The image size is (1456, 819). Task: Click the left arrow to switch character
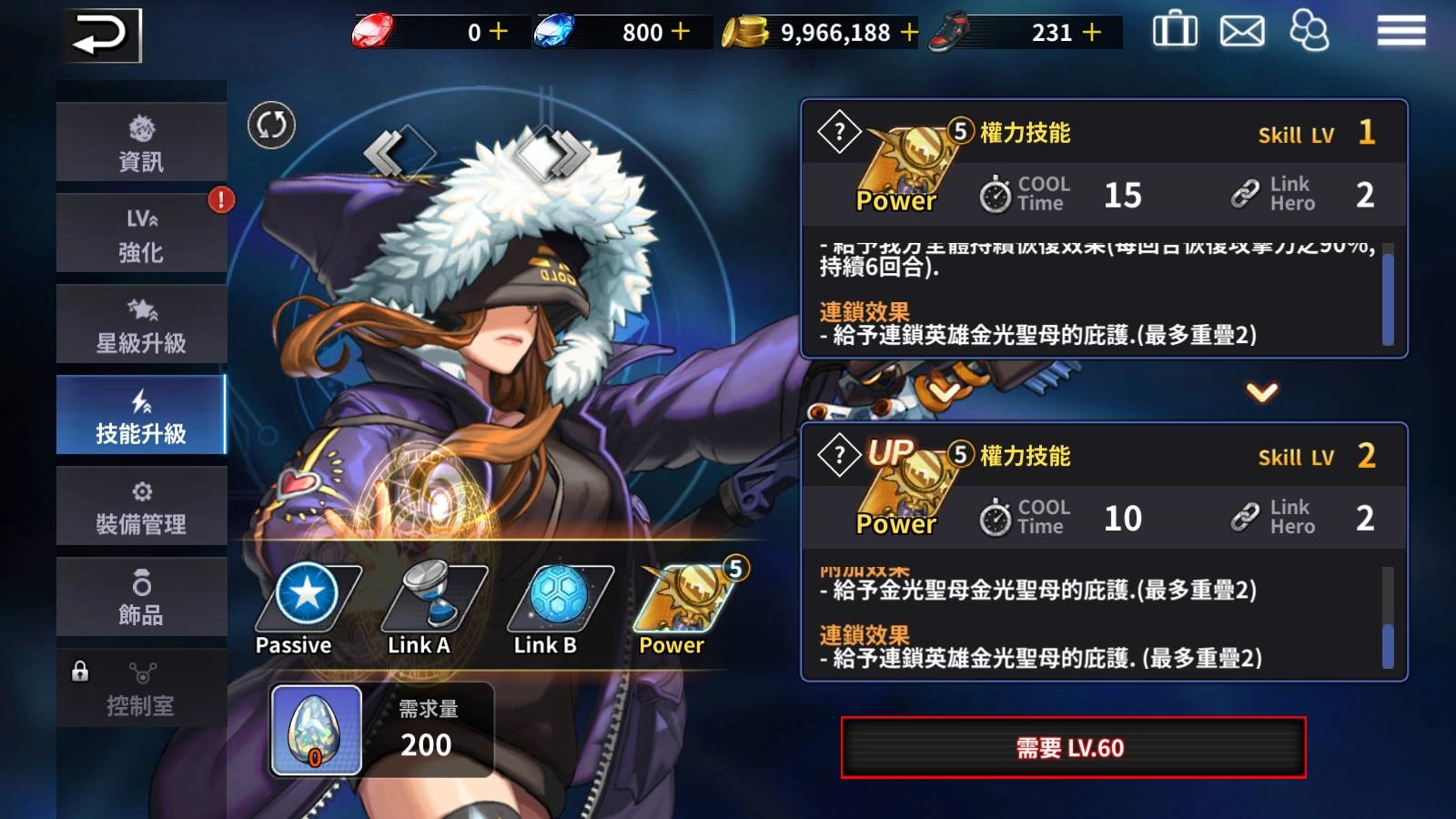click(396, 150)
